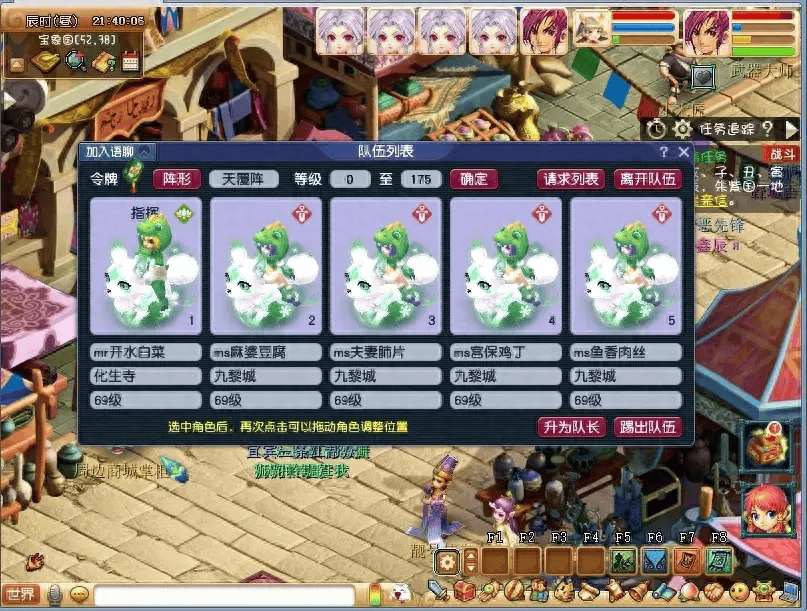Pick the ms宫保鸡丁 member card

click(506, 265)
